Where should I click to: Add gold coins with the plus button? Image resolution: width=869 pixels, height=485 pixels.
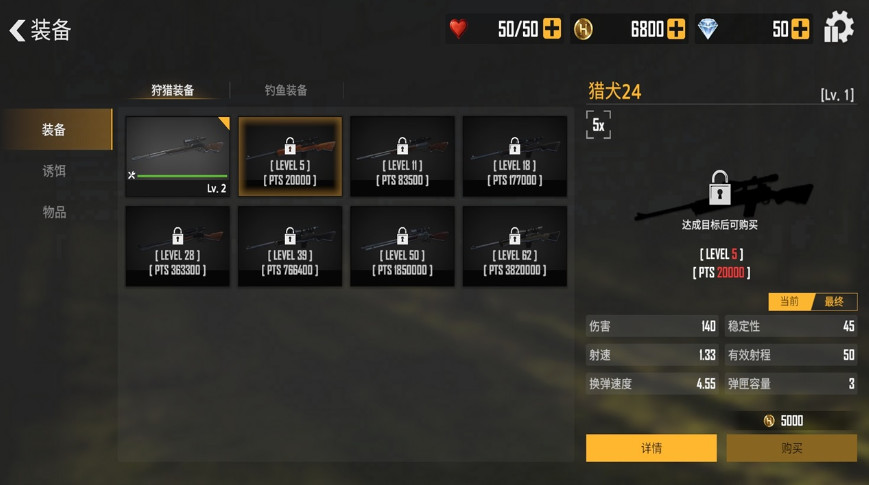(x=676, y=29)
